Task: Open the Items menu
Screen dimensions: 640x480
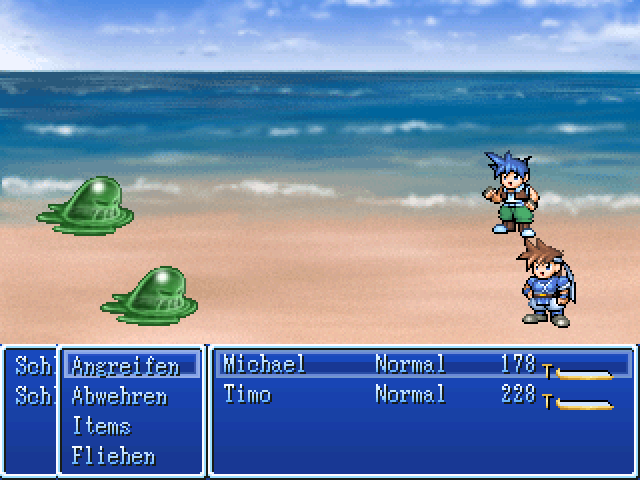Action: click(x=101, y=426)
